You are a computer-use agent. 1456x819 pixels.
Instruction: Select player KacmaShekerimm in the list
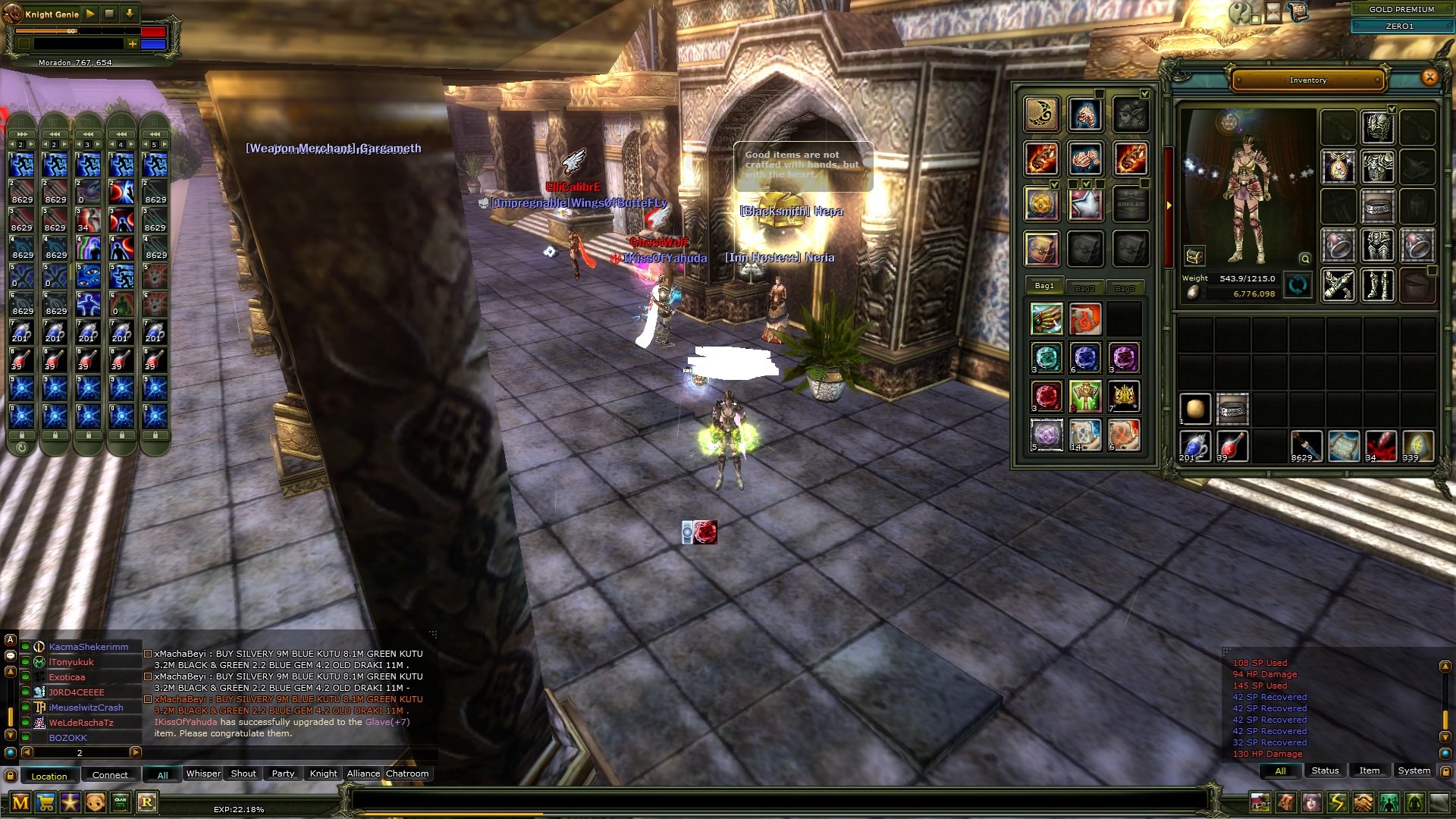(89, 647)
